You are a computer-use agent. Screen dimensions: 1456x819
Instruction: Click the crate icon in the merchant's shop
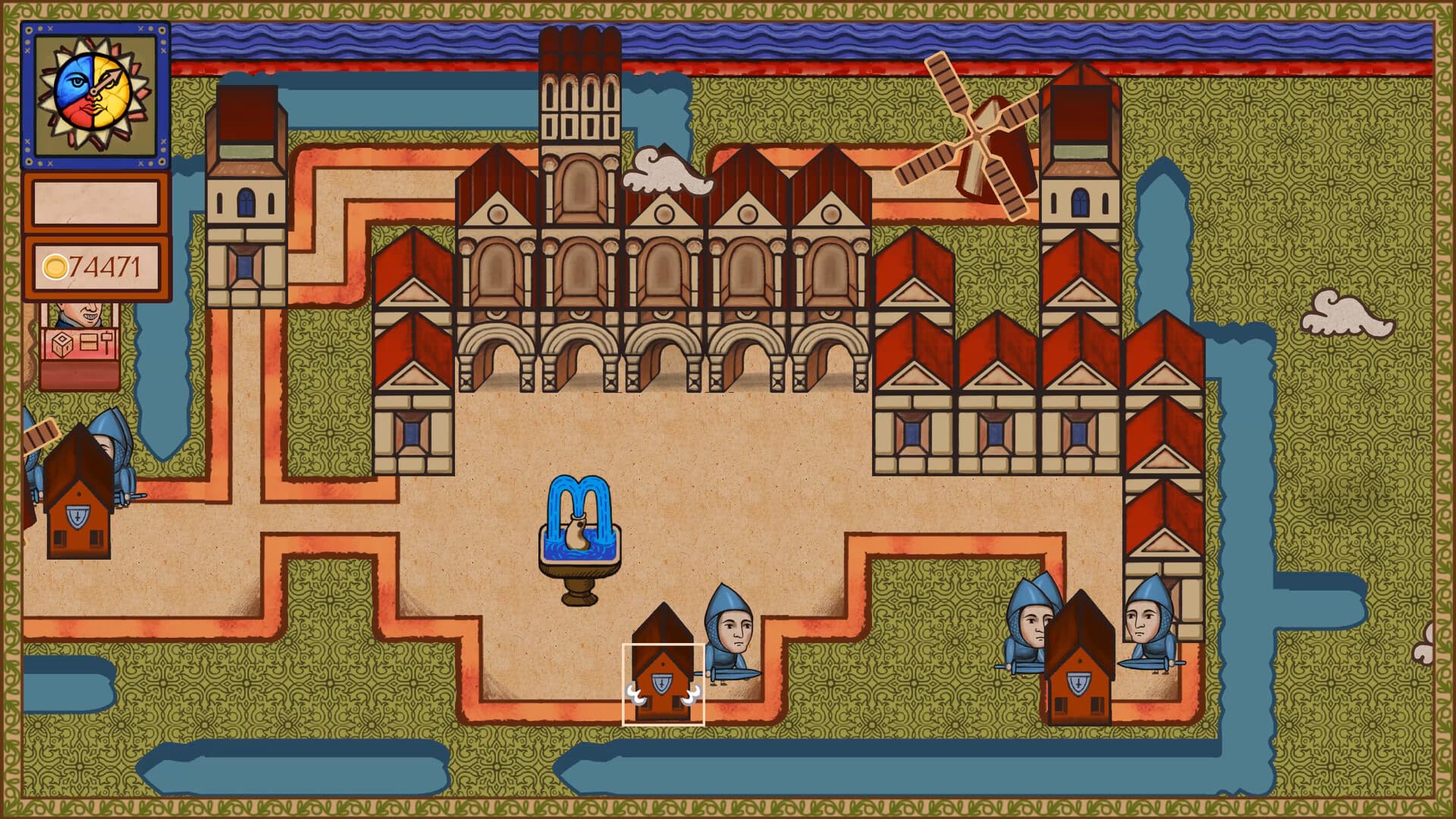point(89,342)
